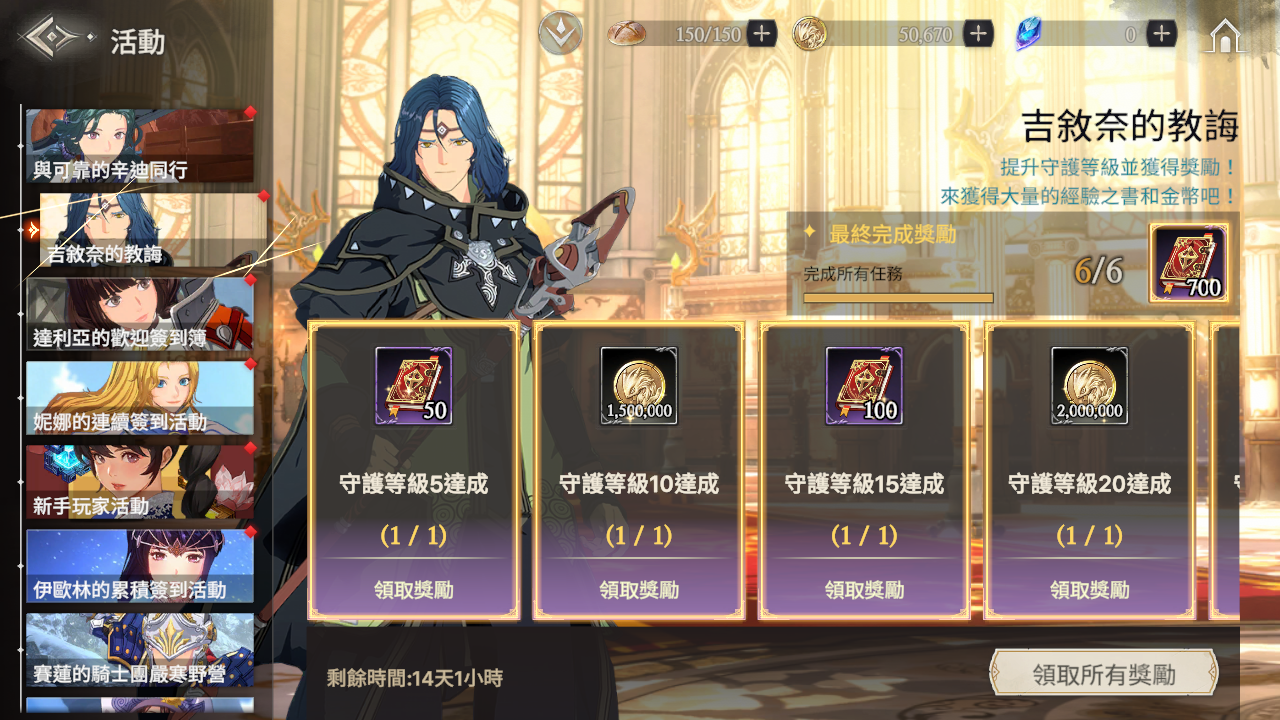Toggle the round emblem button beside the stamina bar

(x=560, y=34)
